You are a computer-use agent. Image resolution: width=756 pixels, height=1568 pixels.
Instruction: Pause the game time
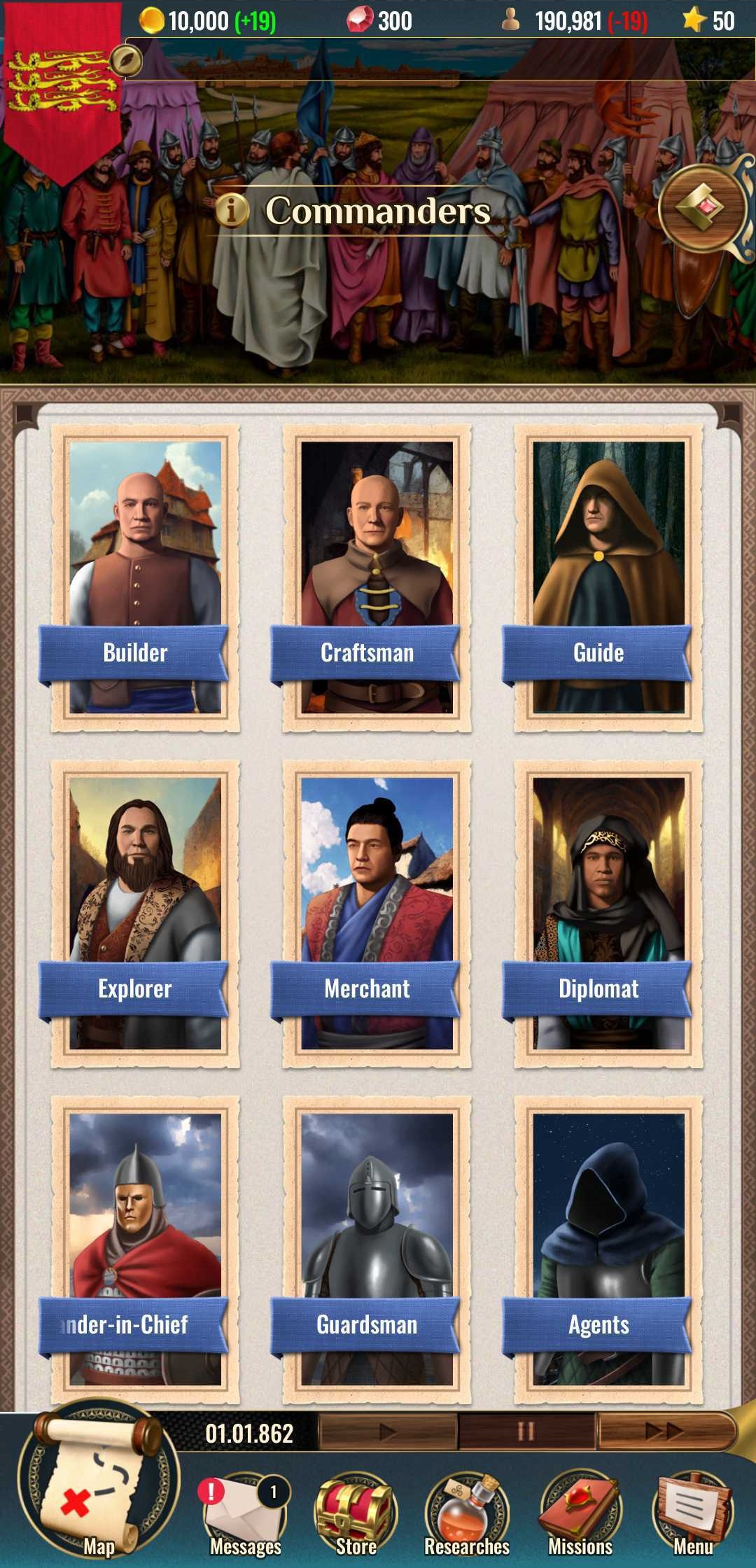(526, 1432)
